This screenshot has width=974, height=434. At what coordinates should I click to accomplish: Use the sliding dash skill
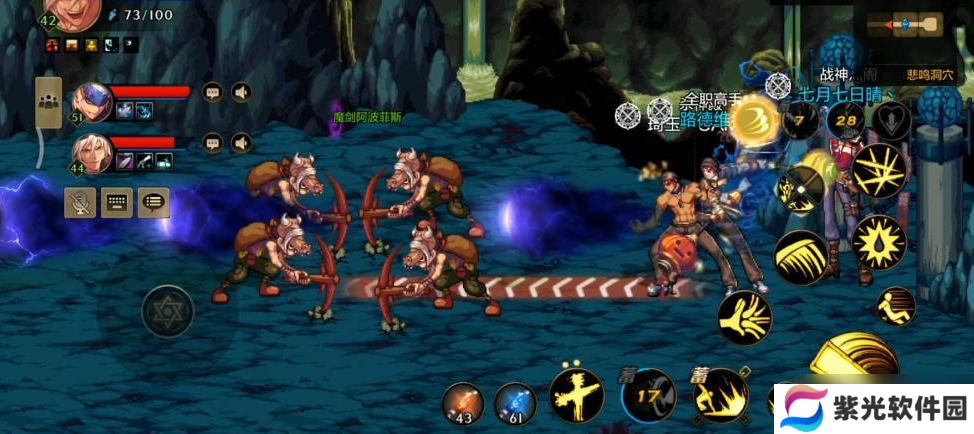pos(897,305)
